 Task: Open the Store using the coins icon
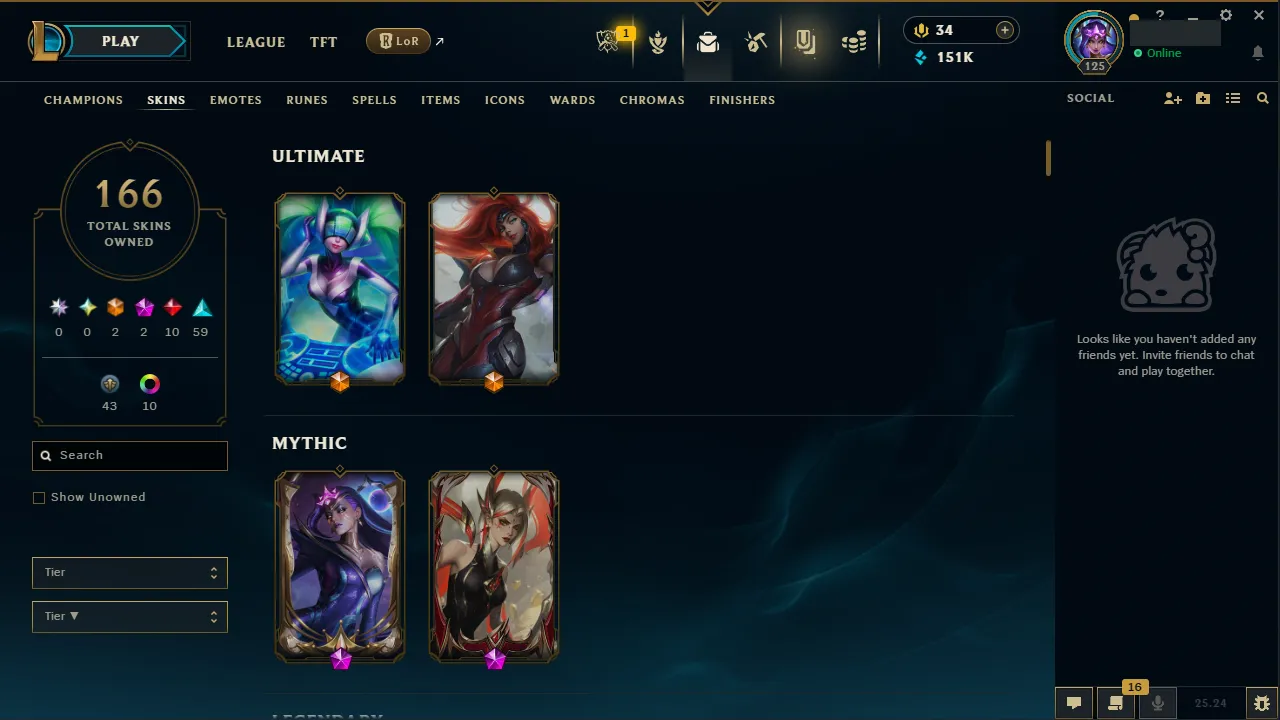coord(854,41)
